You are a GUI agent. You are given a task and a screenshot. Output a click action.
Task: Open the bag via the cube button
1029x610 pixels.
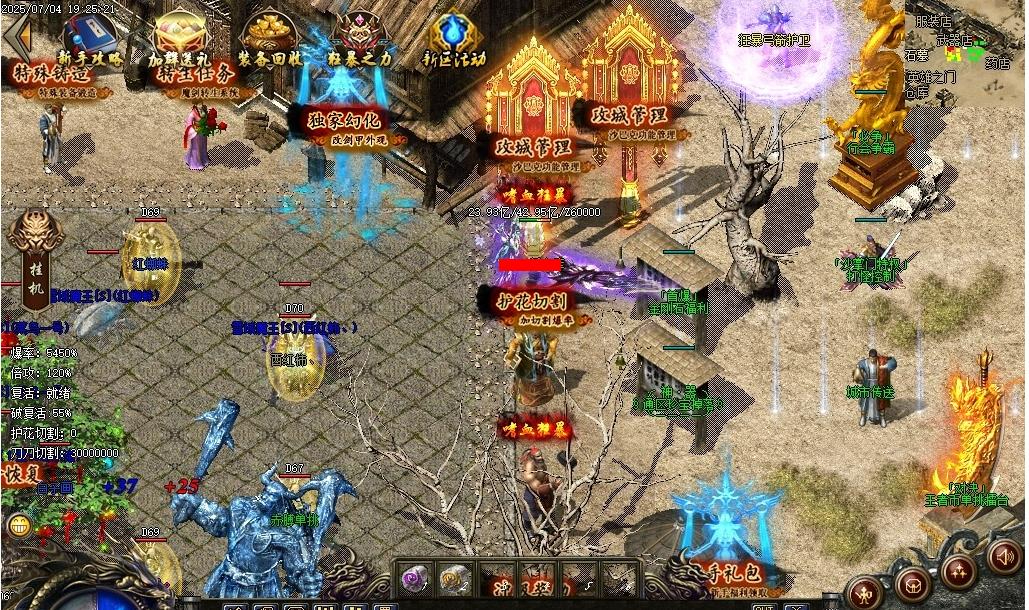pos(913,583)
